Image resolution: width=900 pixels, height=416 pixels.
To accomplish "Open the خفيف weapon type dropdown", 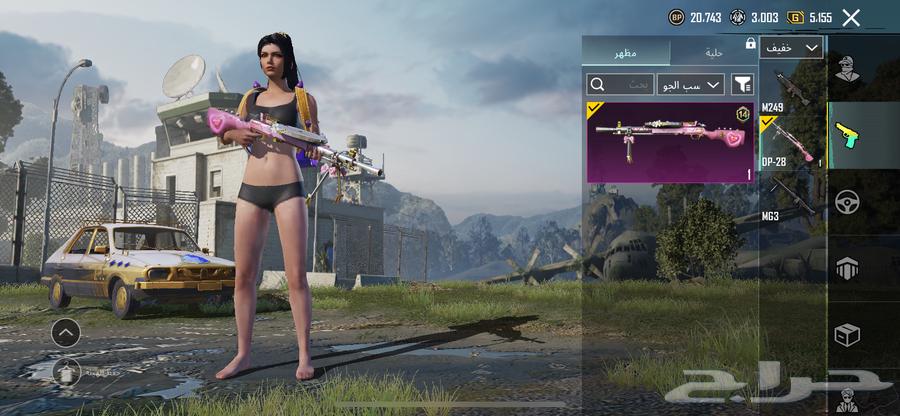I will pyautogui.click(x=791, y=47).
